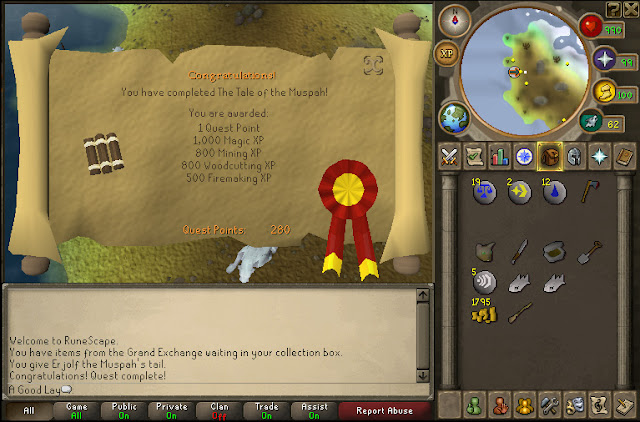
Task: Toggle the Clan chat filter
Action: [x=219, y=410]
